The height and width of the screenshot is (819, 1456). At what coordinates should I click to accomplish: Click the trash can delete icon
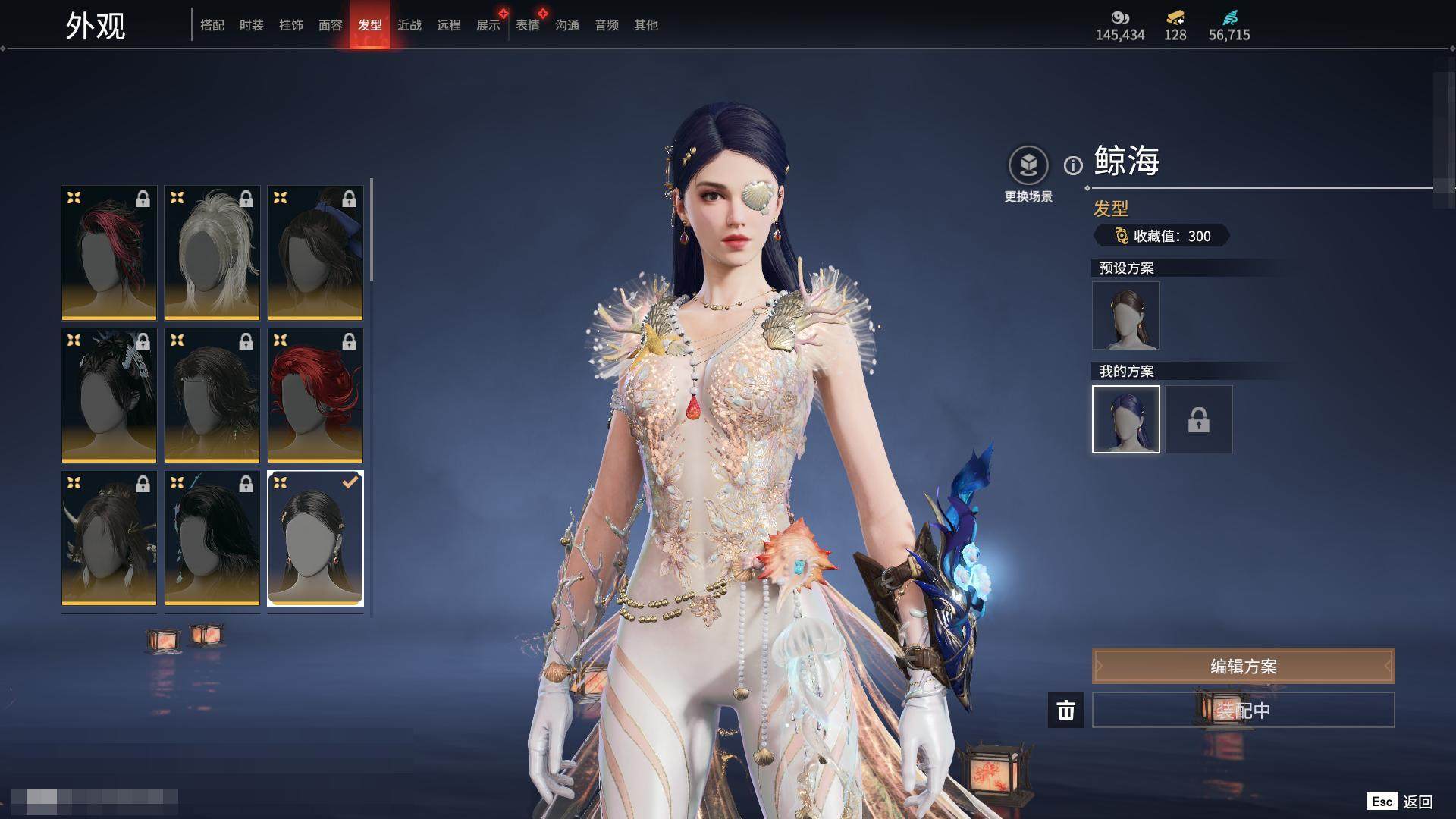[x=1066, y=711]
